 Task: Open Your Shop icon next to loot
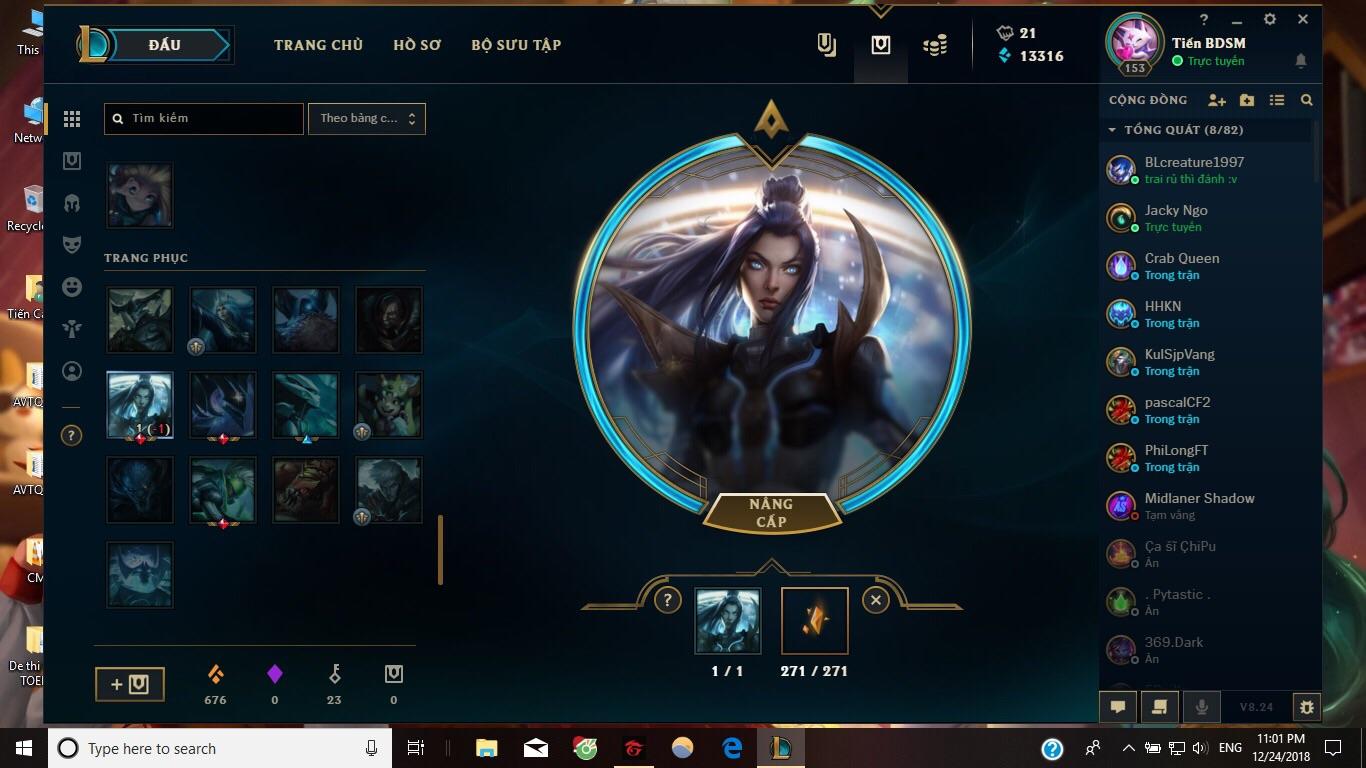[826, 44]
